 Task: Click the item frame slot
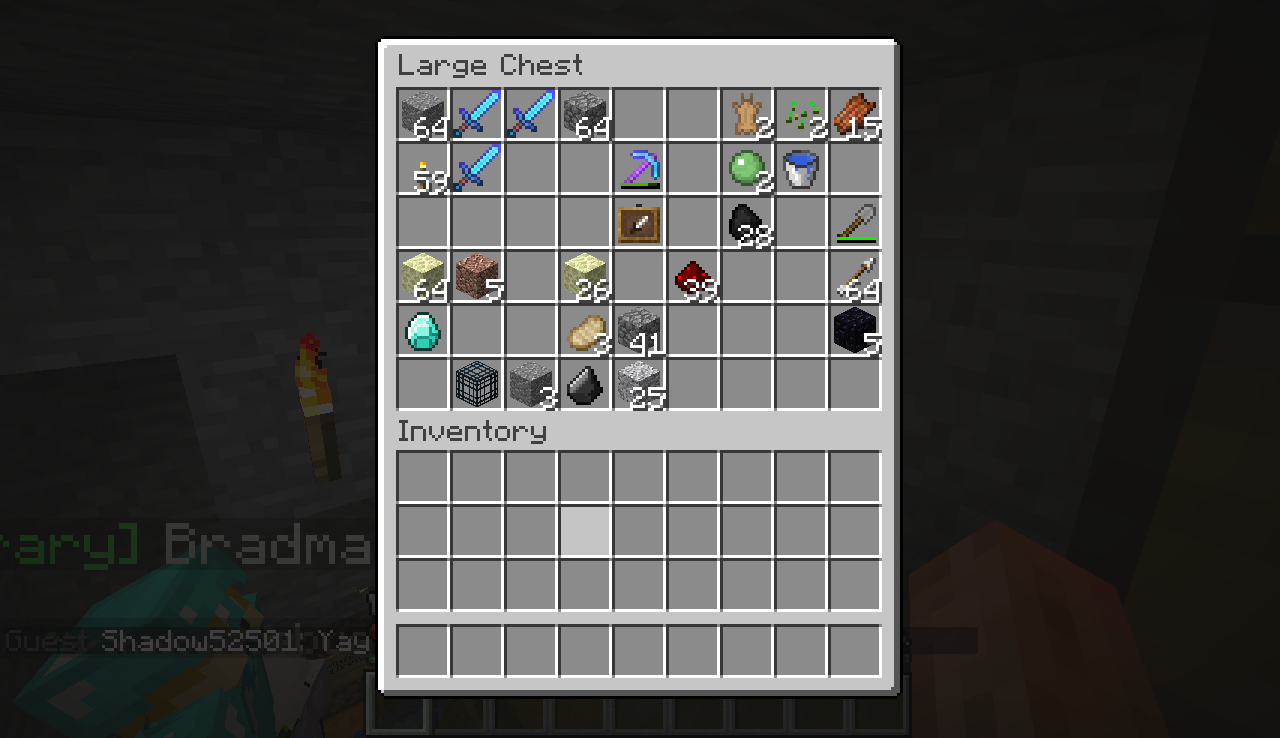tap(639, 222)
